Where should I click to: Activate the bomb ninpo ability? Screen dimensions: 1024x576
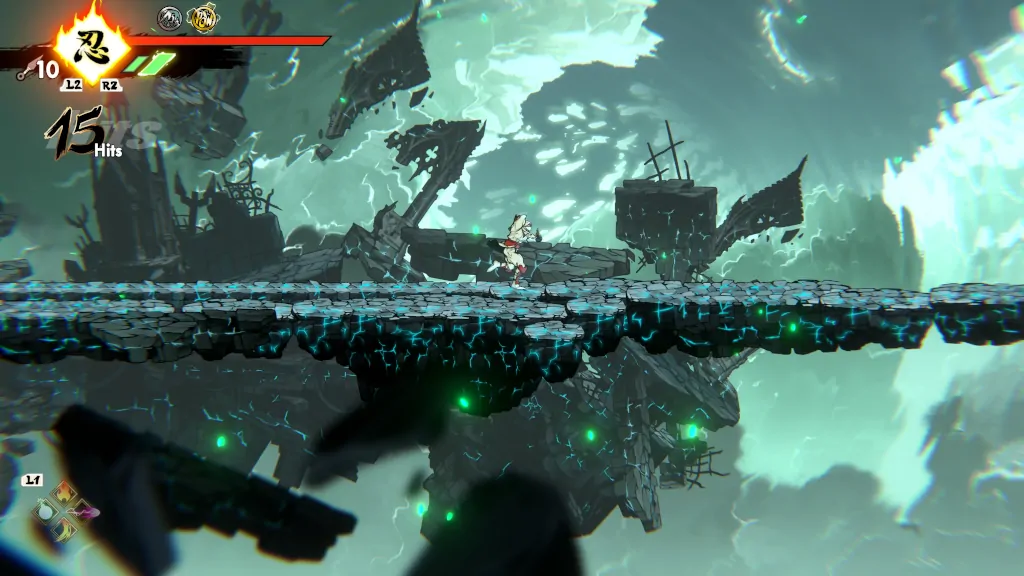(43, 512)
